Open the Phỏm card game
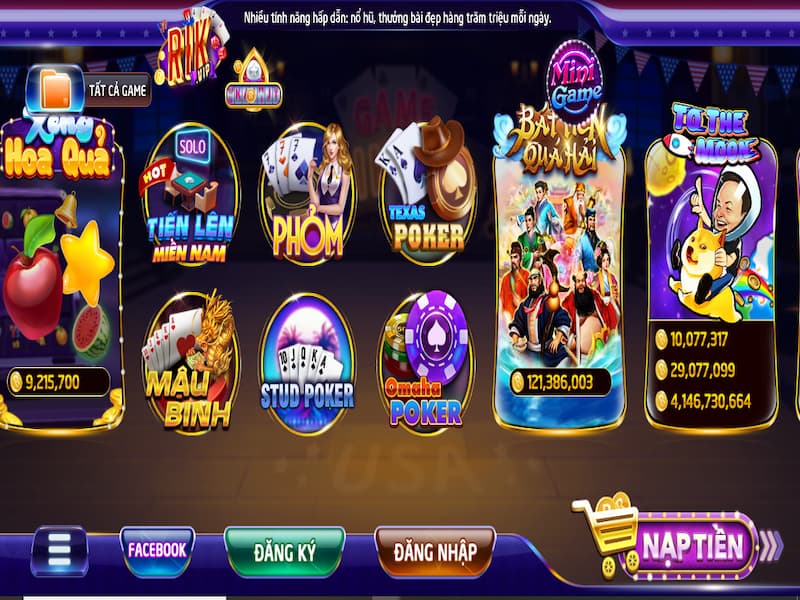Viewport: 800px width, 600px height. point(307,195)
